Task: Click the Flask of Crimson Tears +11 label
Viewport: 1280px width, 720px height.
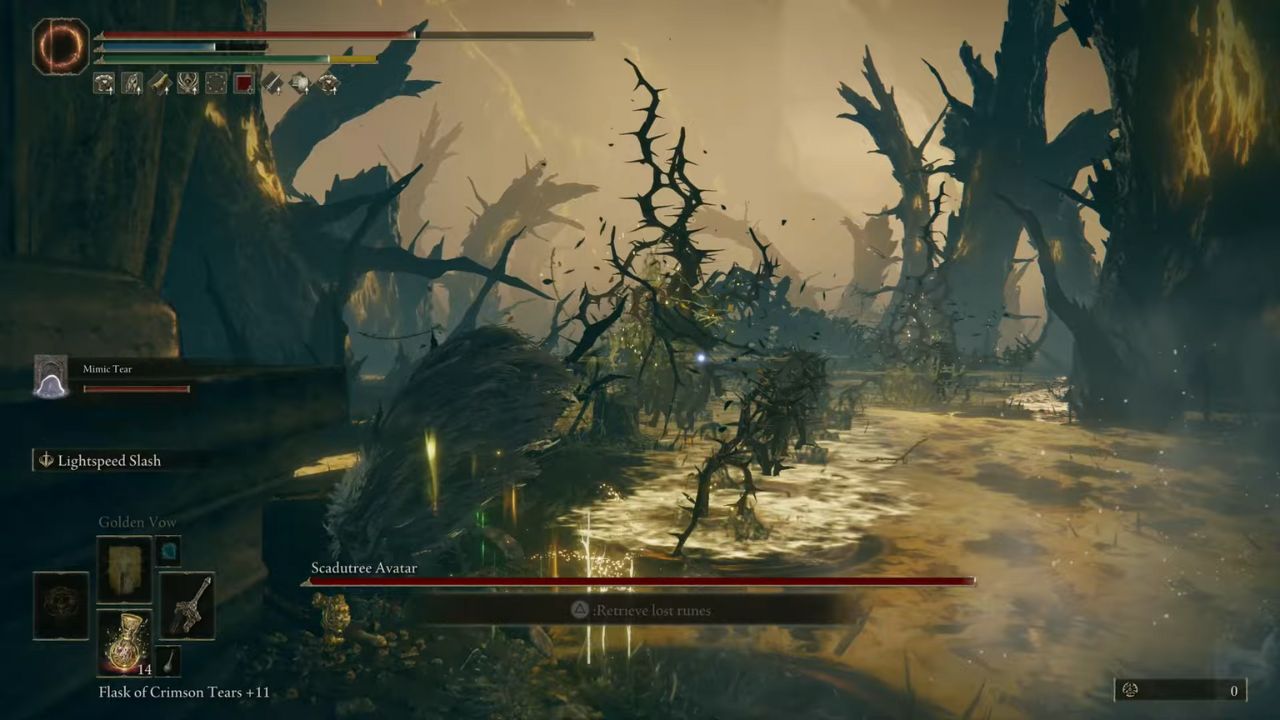Action: 182,692
